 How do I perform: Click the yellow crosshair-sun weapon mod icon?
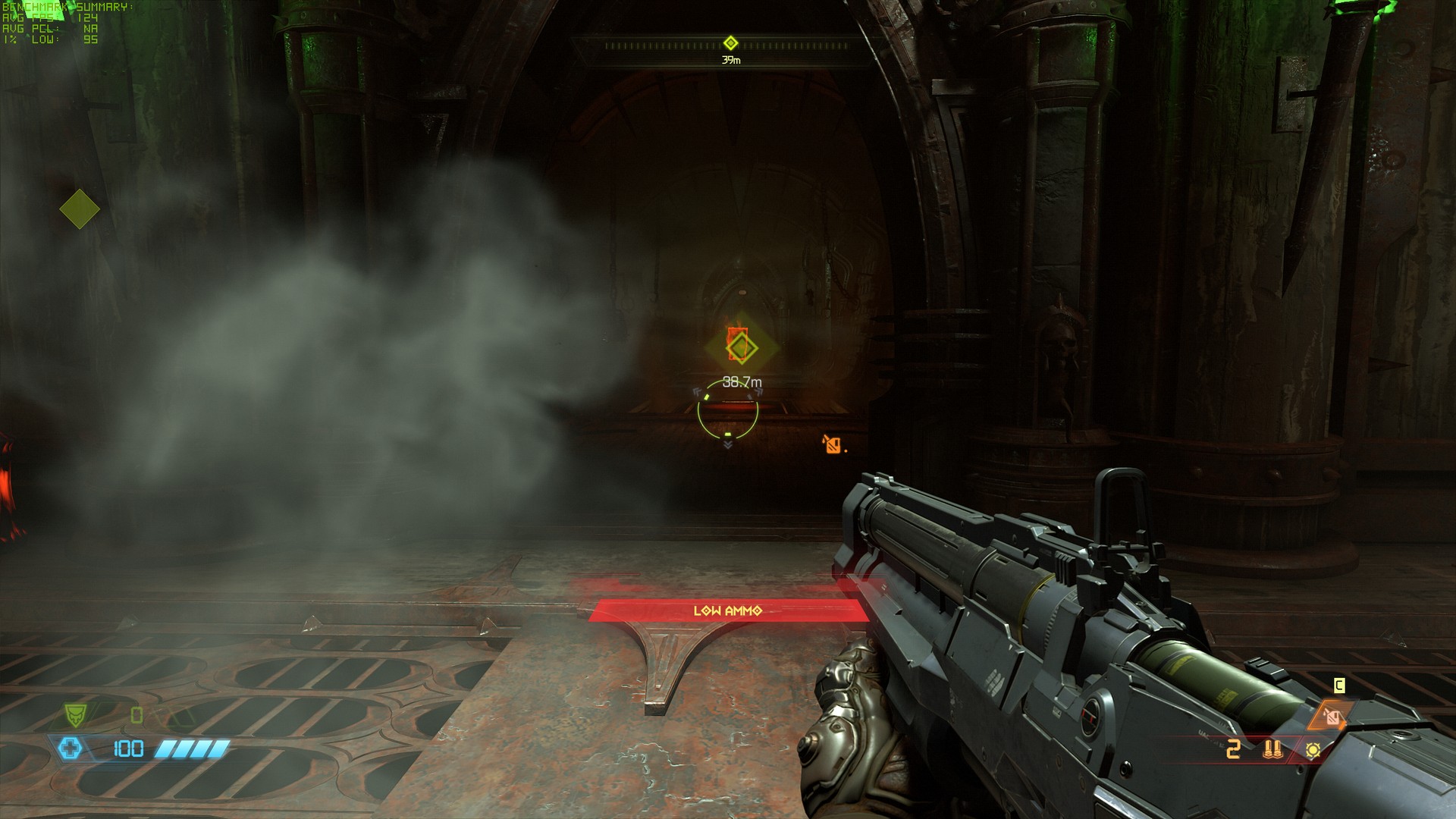(x=1313, y=750)
